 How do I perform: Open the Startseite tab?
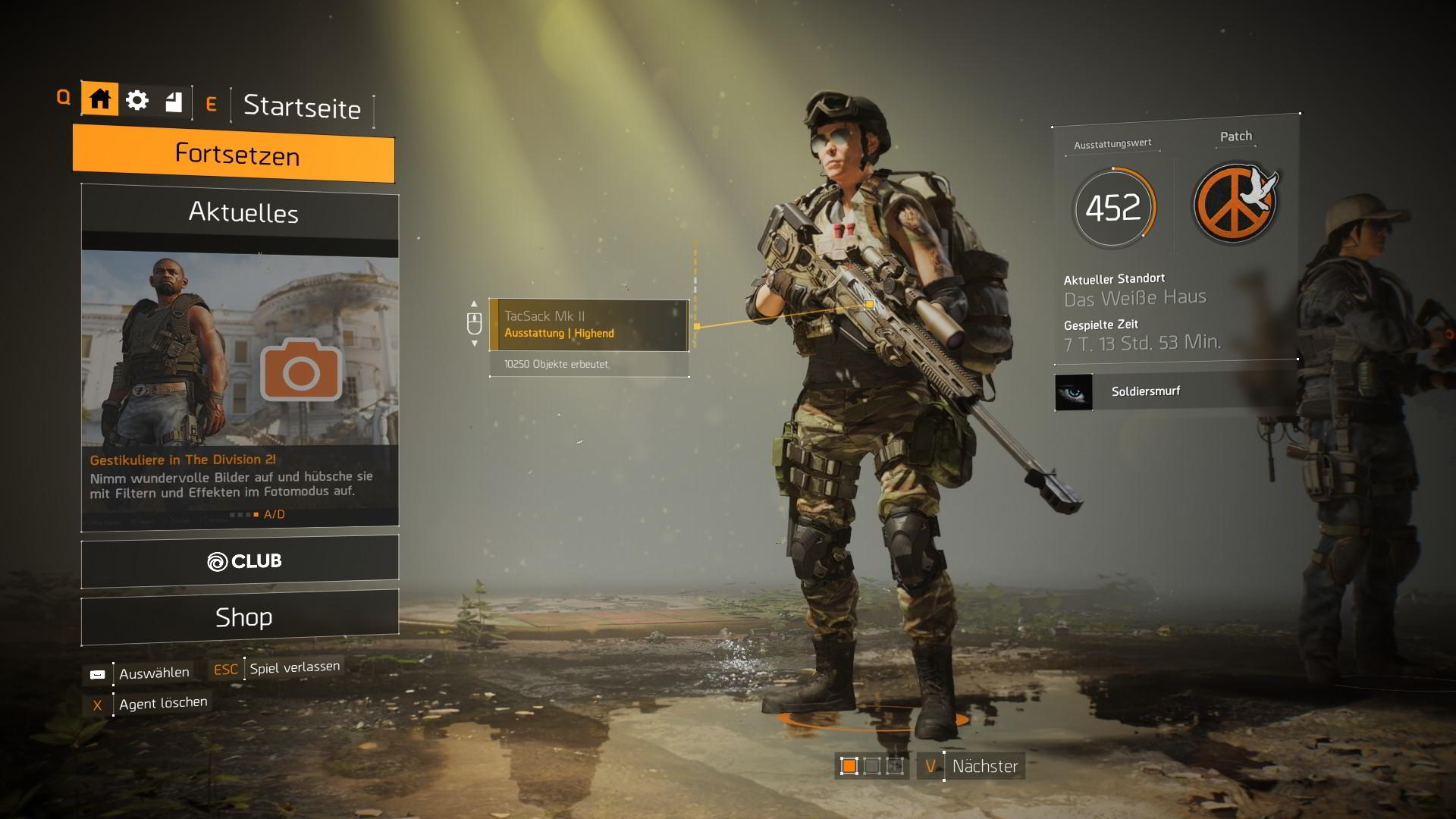click(x=302, y=107)
